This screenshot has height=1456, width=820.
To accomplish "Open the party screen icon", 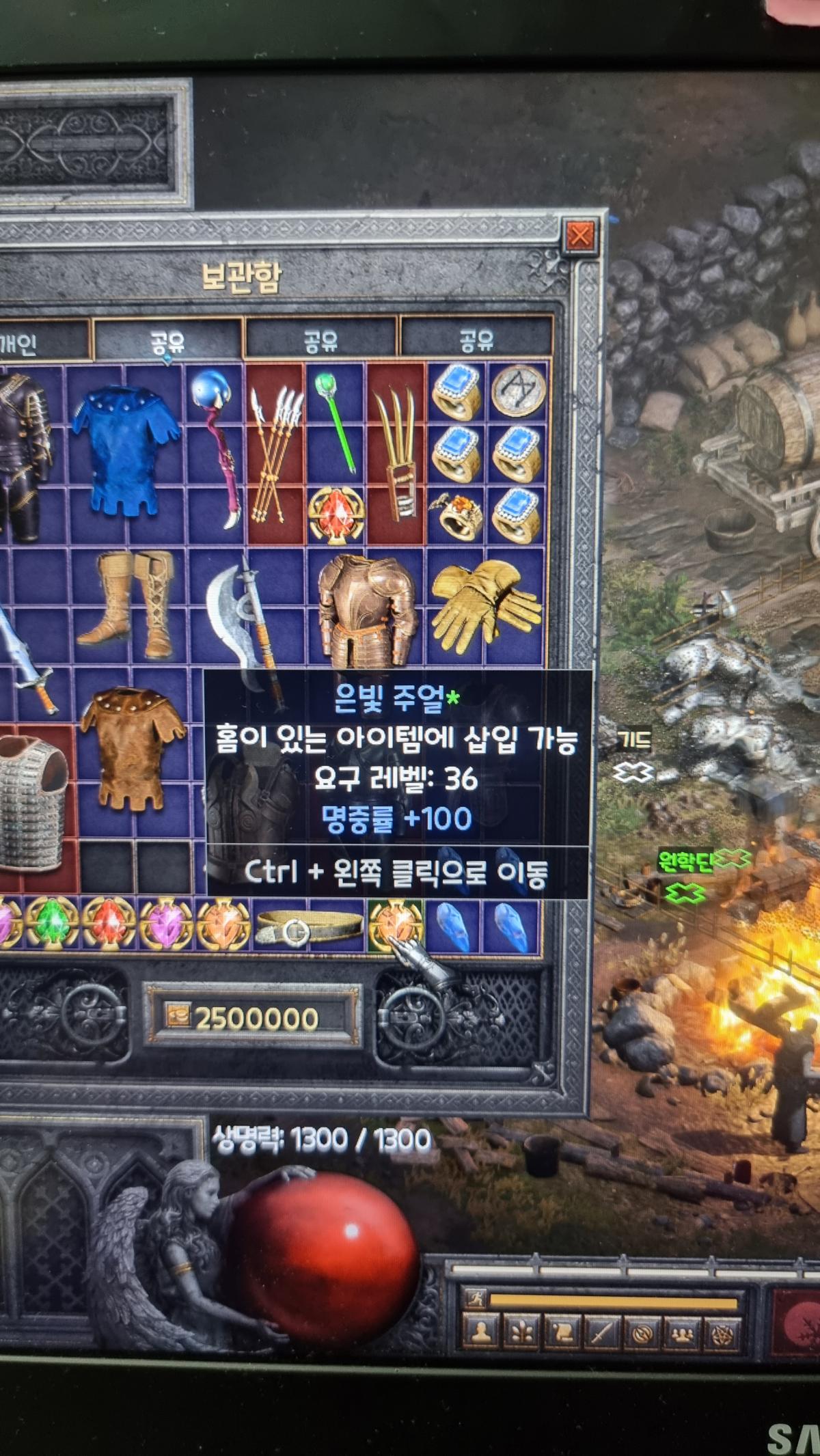I will click(x=683, y=1332).
